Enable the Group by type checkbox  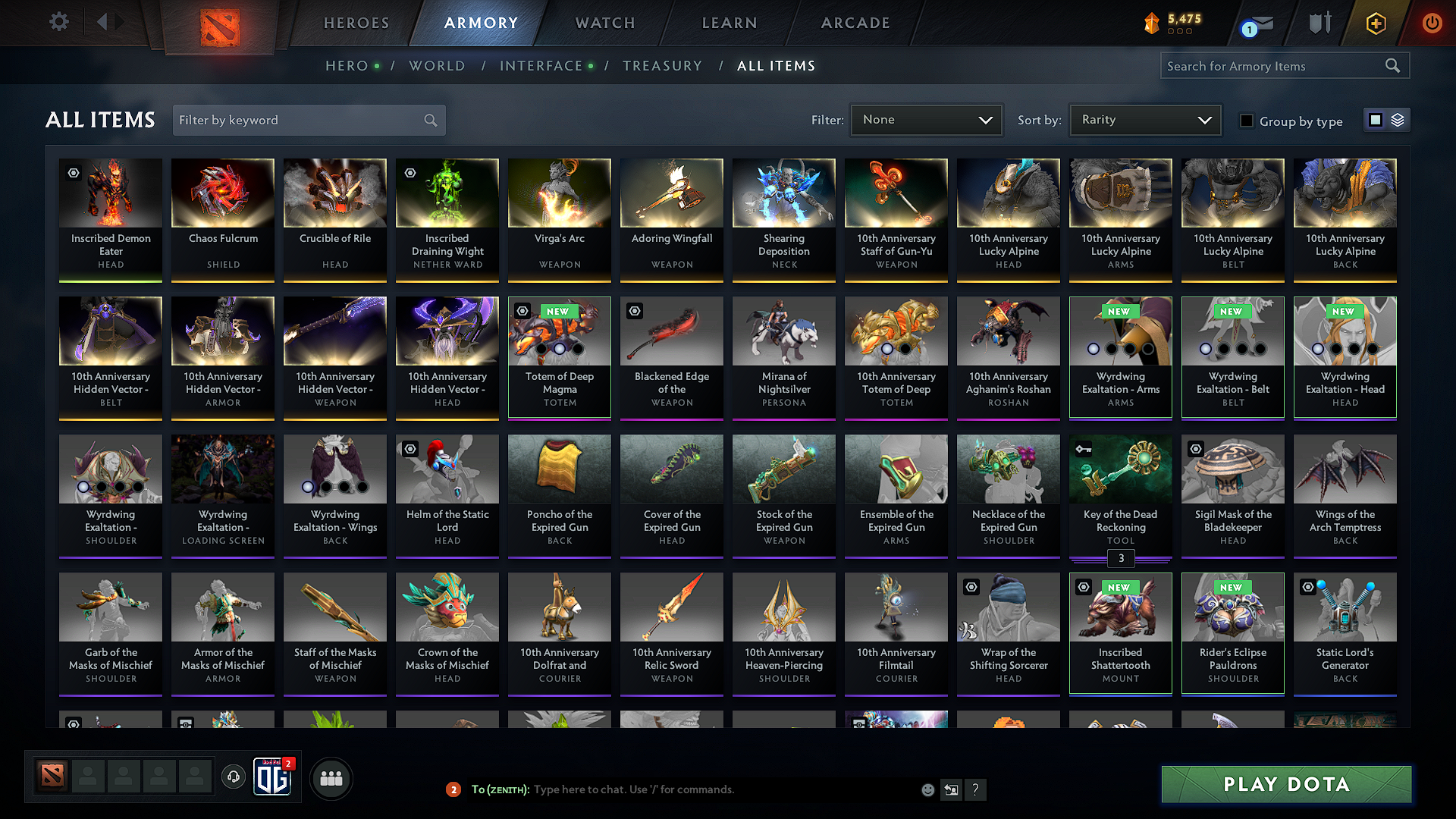coord(1247,121)
